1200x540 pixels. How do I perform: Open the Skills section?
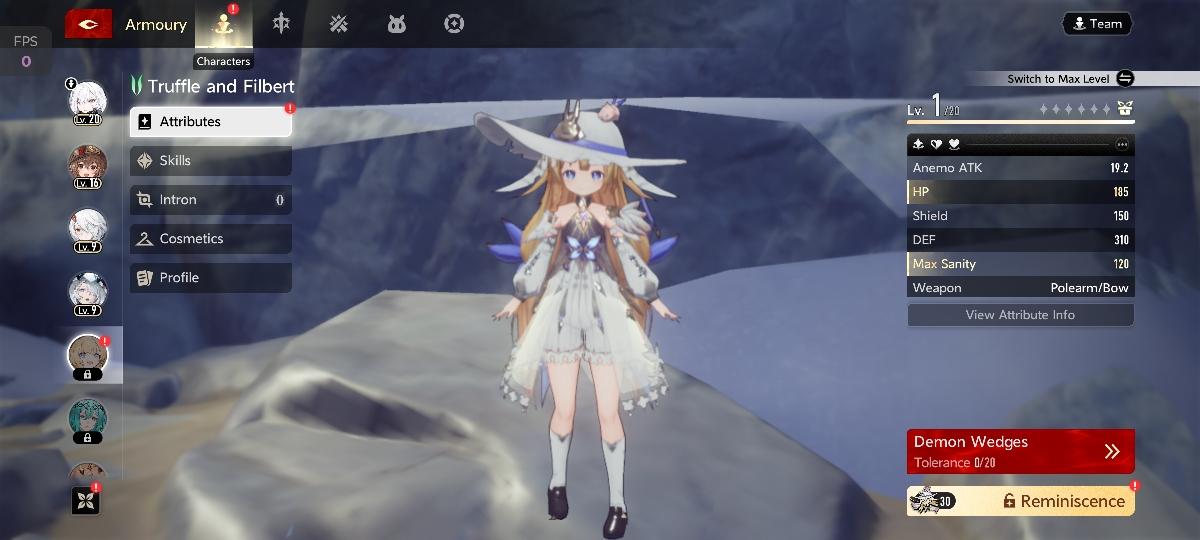coord(211,161)
